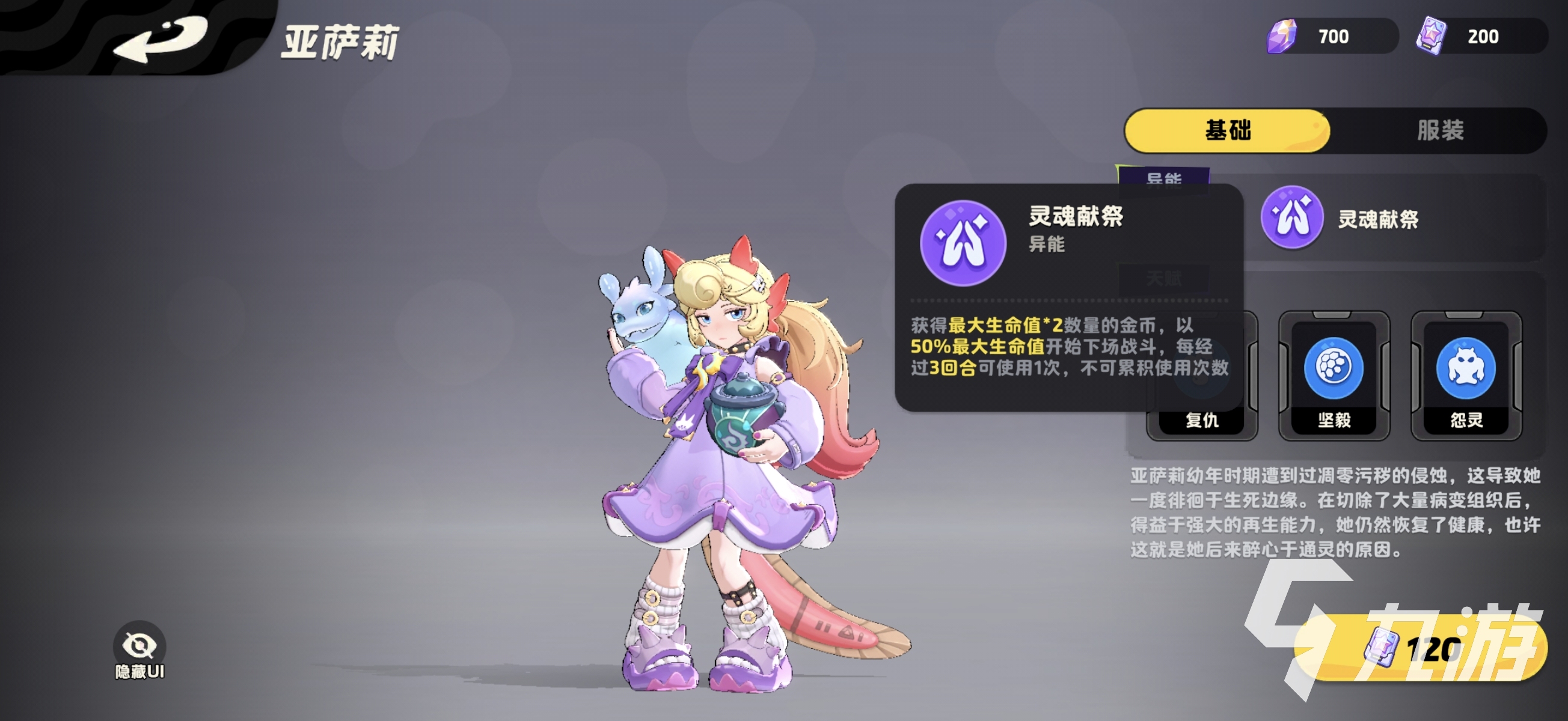This screenshot has width=1568, height=721.
Task: Click the 200 card balance display
Action: (x=1485, y=35)
